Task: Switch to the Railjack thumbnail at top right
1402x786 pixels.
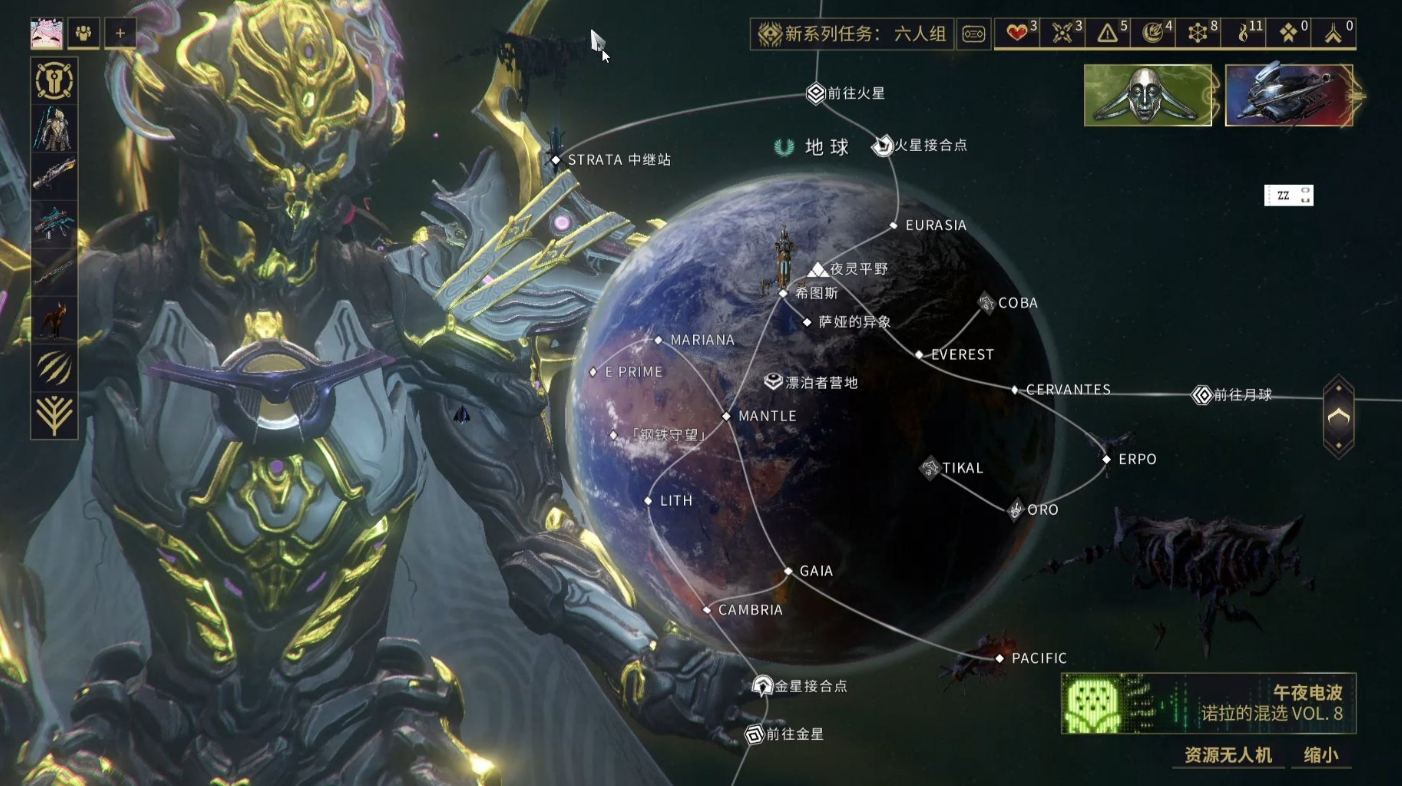Action: point(1289,95)
